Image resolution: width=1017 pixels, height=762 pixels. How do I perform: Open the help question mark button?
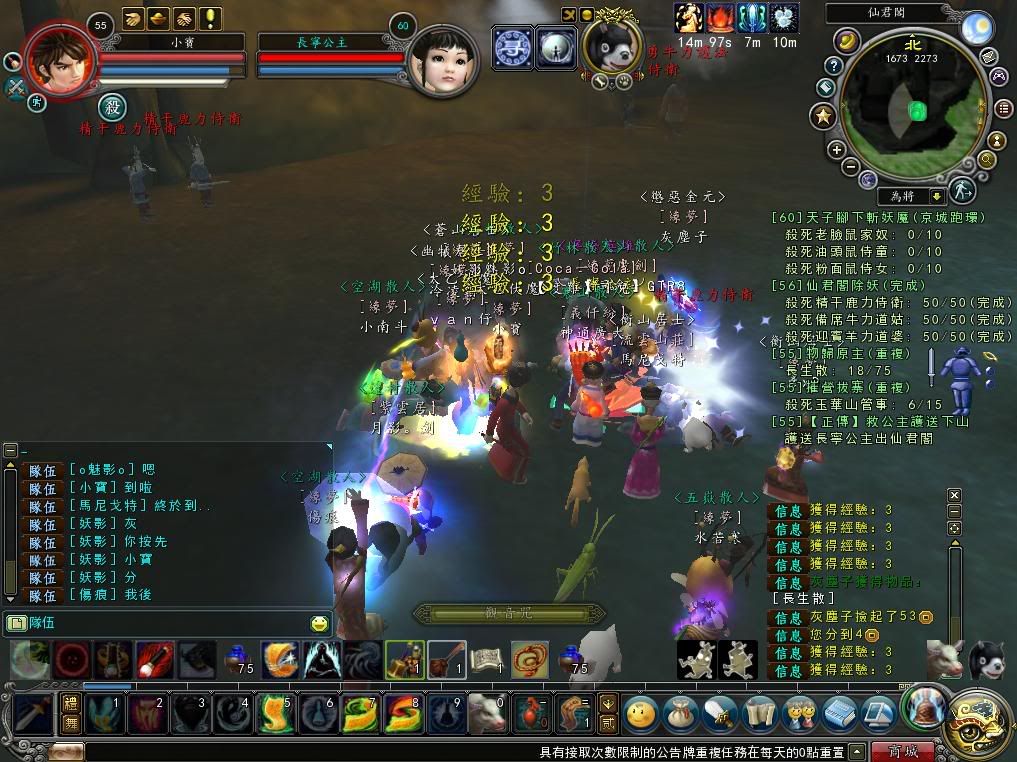[832, 66]
